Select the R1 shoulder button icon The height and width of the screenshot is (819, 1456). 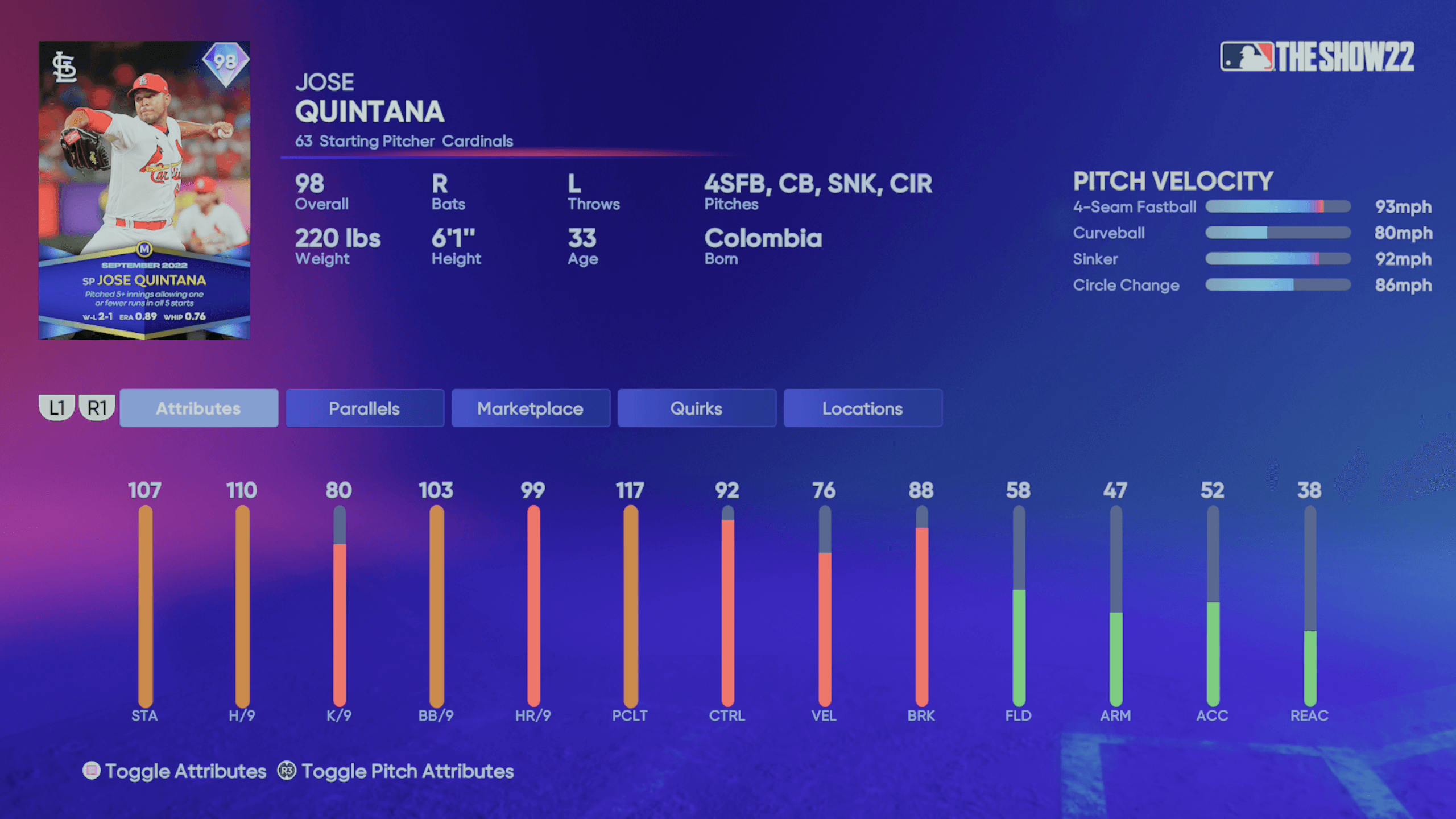coord(97,407)
